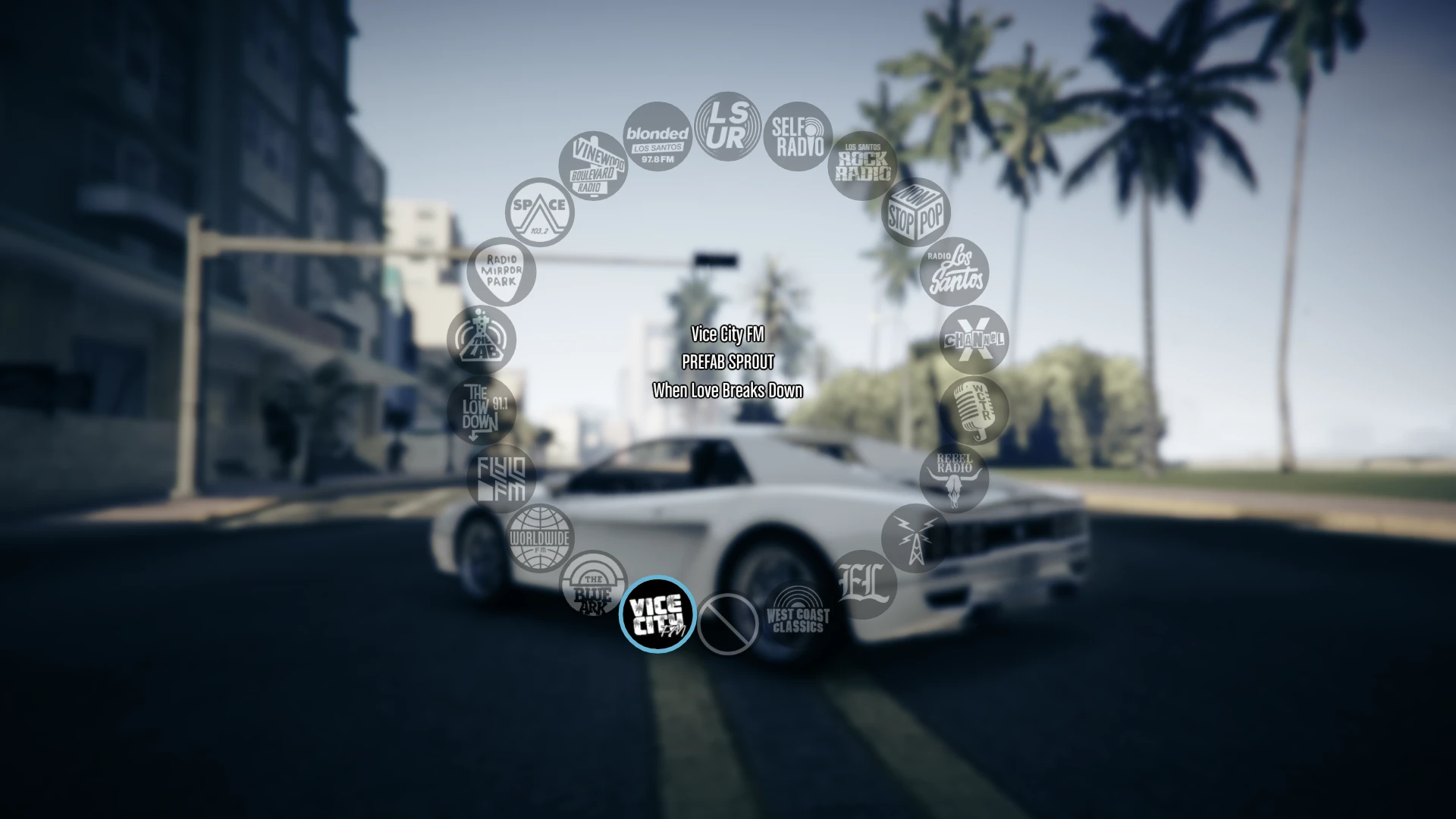Image resolution: width=1456 pixels, height=819 pixels.
Task: Pick The Lab radio station
Action: tap(481, 340)
